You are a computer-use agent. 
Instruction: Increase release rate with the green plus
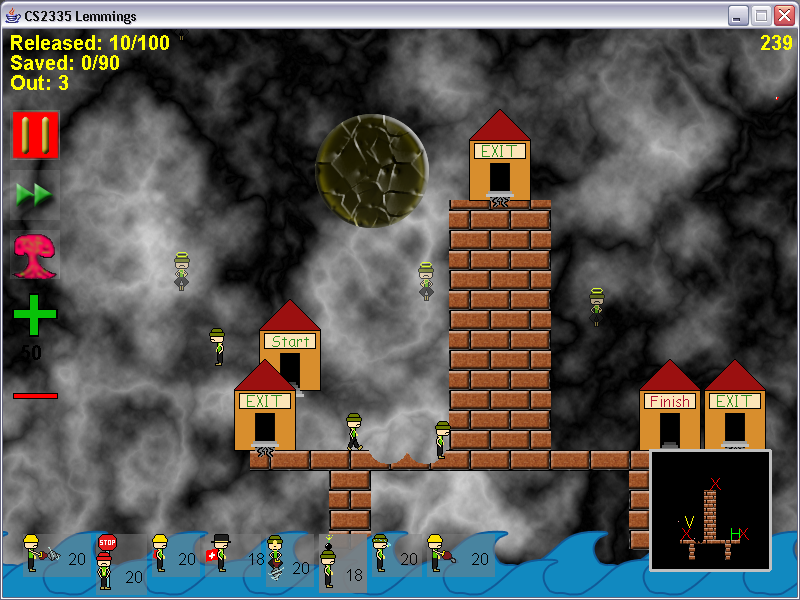35,315
